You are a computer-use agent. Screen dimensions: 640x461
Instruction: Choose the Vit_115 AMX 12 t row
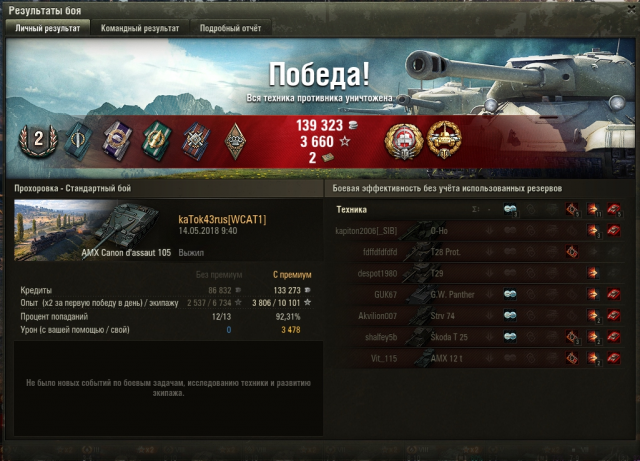pyautogui.click(x=482, y=357)
